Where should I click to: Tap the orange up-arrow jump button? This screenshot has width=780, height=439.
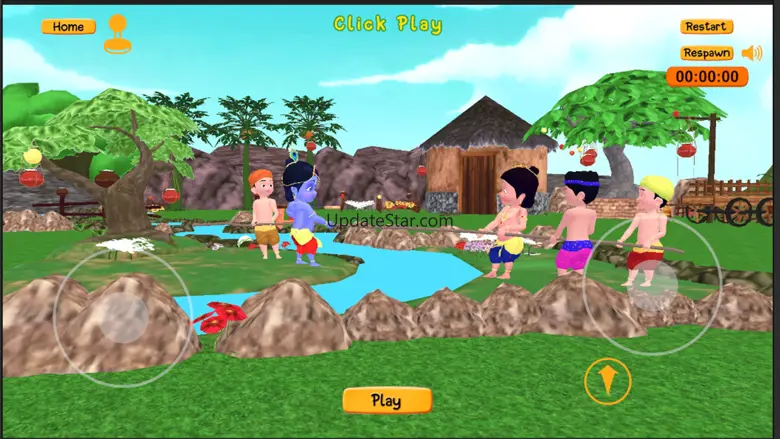pyautogui.click(x=607, y=381)
